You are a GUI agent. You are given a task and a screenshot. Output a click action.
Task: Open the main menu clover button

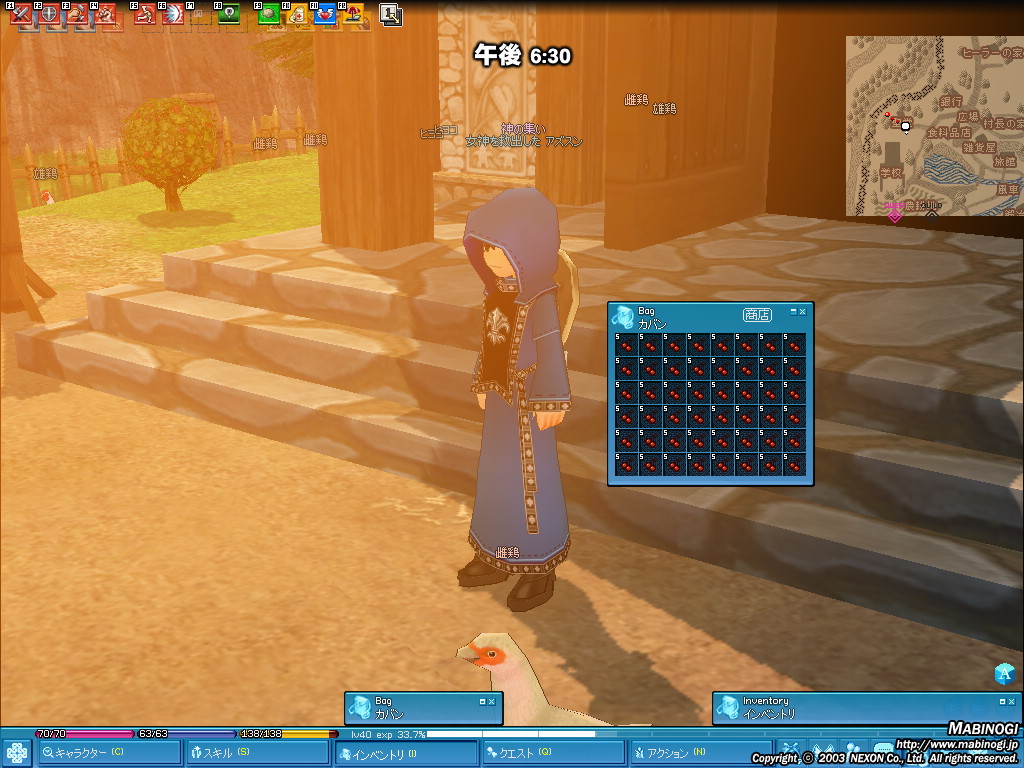pyautogui.click(x=16, y=752)
